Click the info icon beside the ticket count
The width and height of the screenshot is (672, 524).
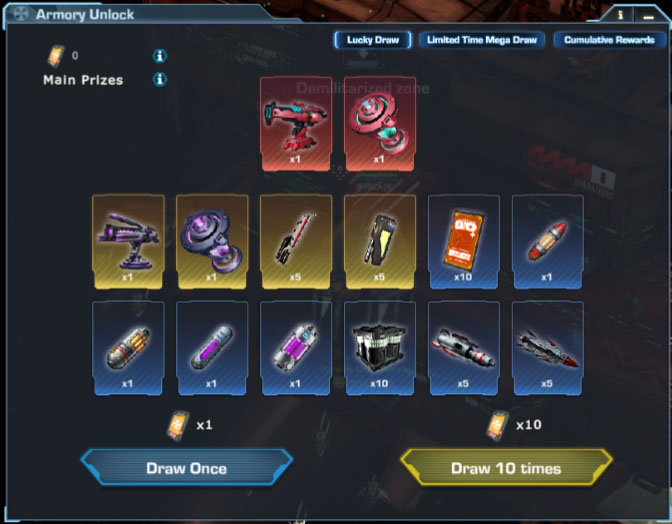(x=159, y=56)
